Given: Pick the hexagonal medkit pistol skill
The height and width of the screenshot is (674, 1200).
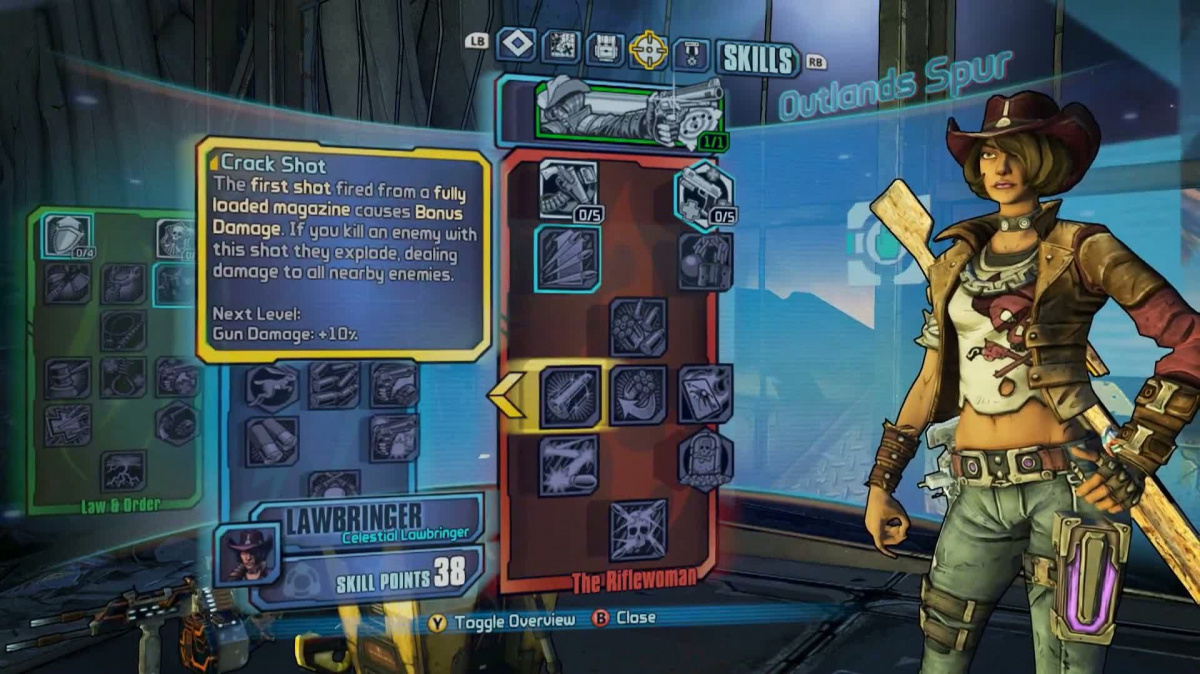Looking at the screenshot, I should (x=705, y=192).
